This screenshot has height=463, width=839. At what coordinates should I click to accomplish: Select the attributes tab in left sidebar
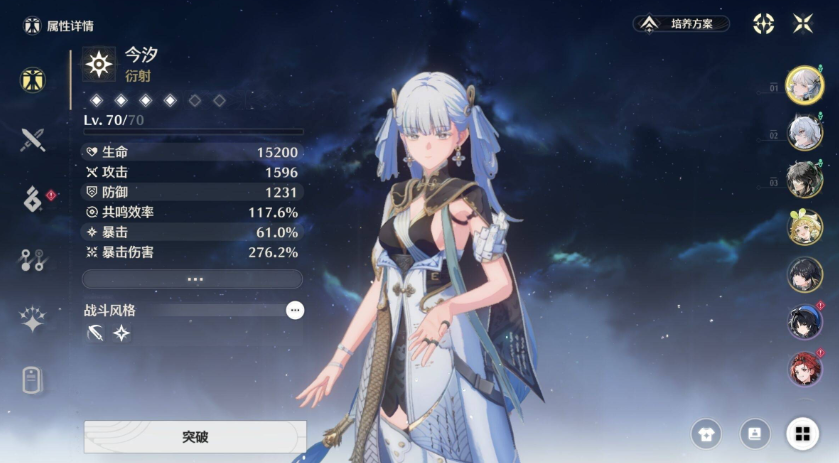pos(33,80)
